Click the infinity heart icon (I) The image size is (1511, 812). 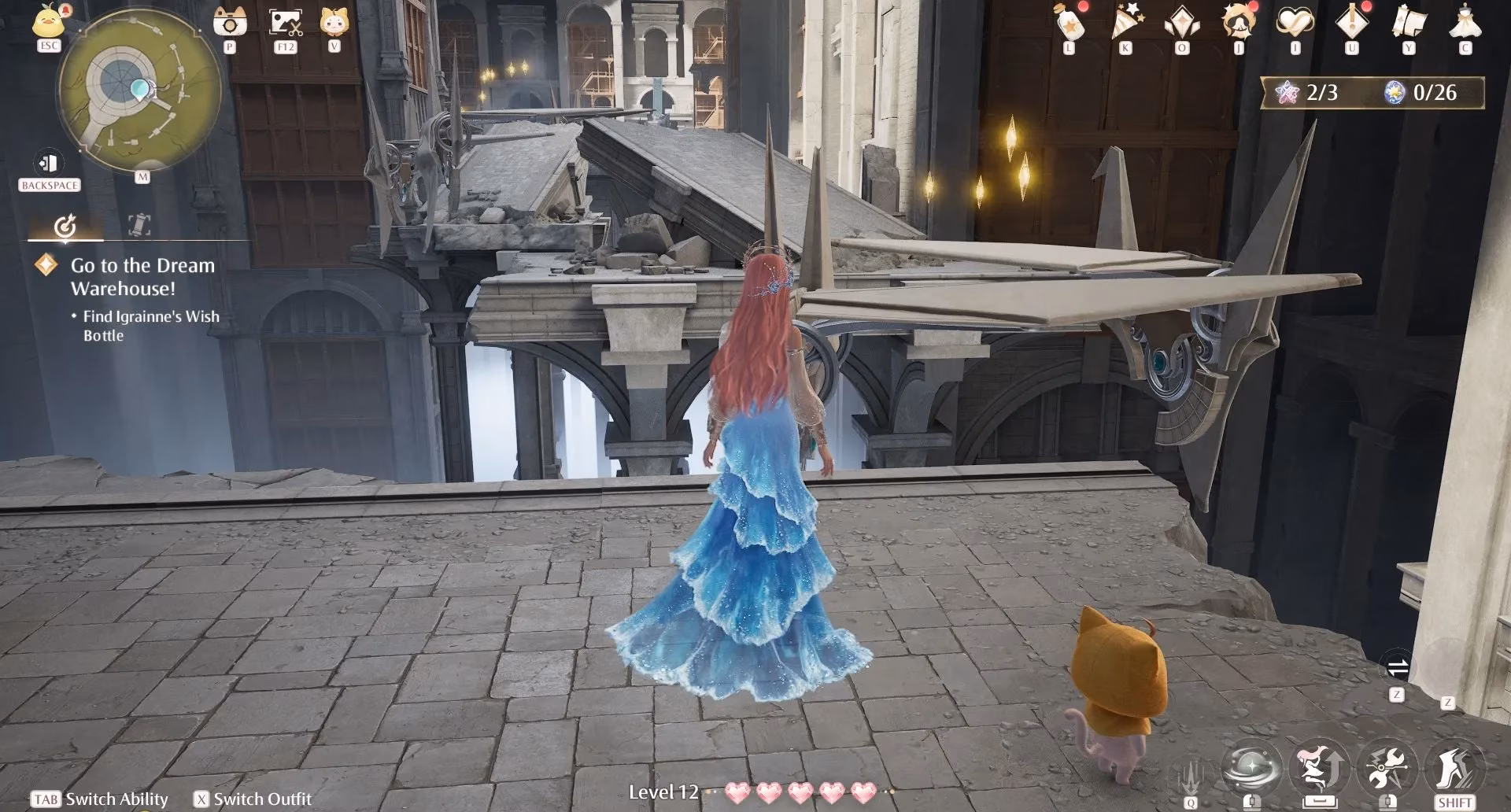[x=1293, y=24]
